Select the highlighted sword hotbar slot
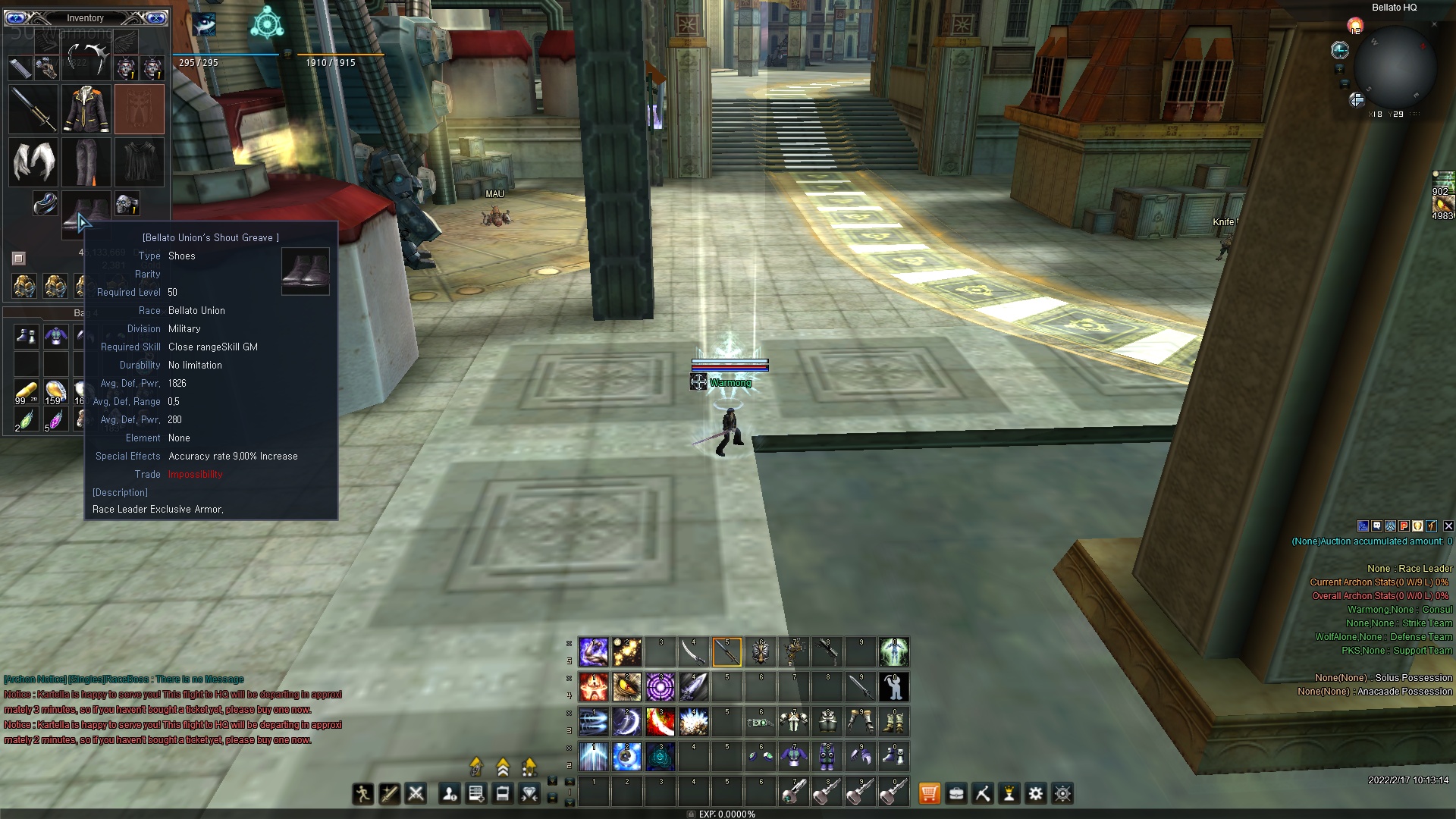This screenshot has height=819, width=1456. click(x=726, y=652)
